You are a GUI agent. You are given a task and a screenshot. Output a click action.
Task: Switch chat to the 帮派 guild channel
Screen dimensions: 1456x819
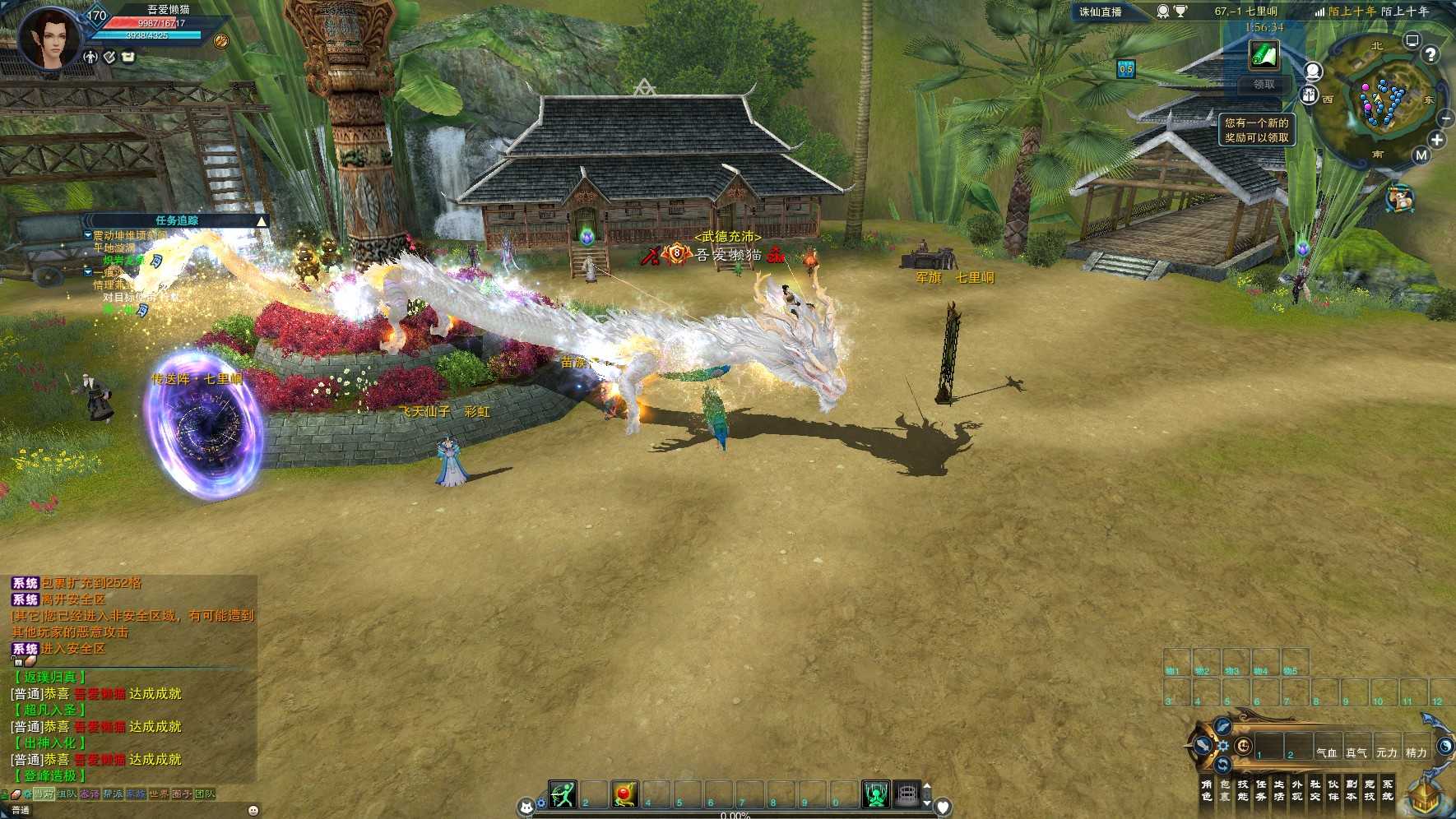(113, 794)
